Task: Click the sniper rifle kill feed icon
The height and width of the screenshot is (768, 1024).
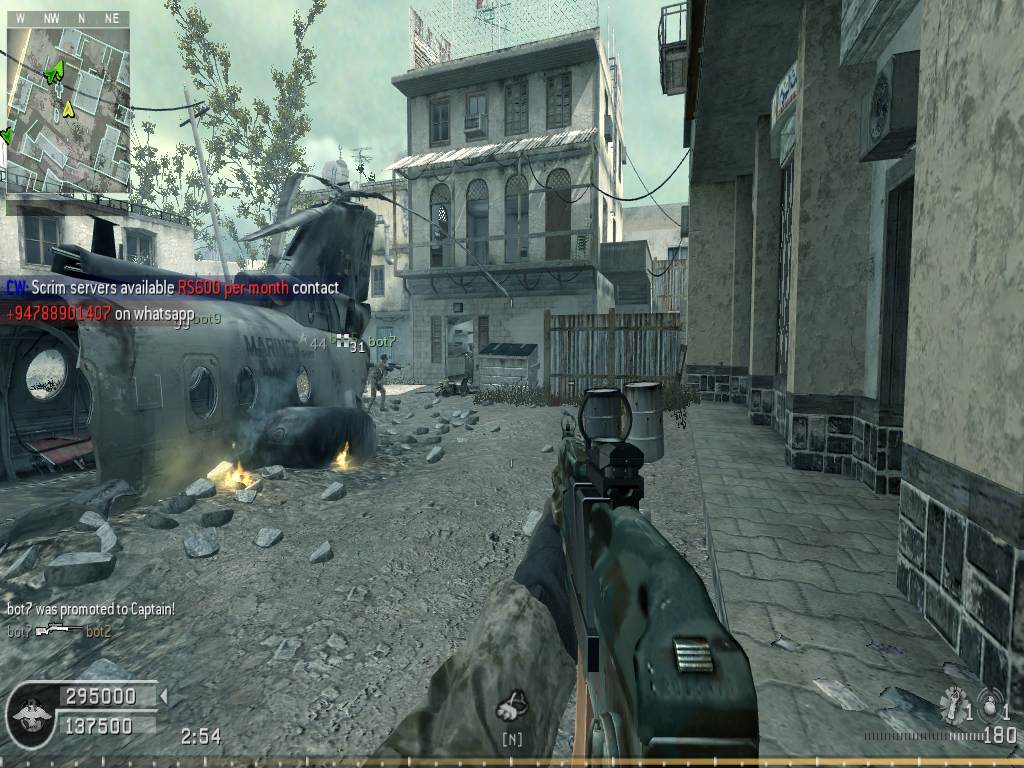Action: click(x=59, y=631)
